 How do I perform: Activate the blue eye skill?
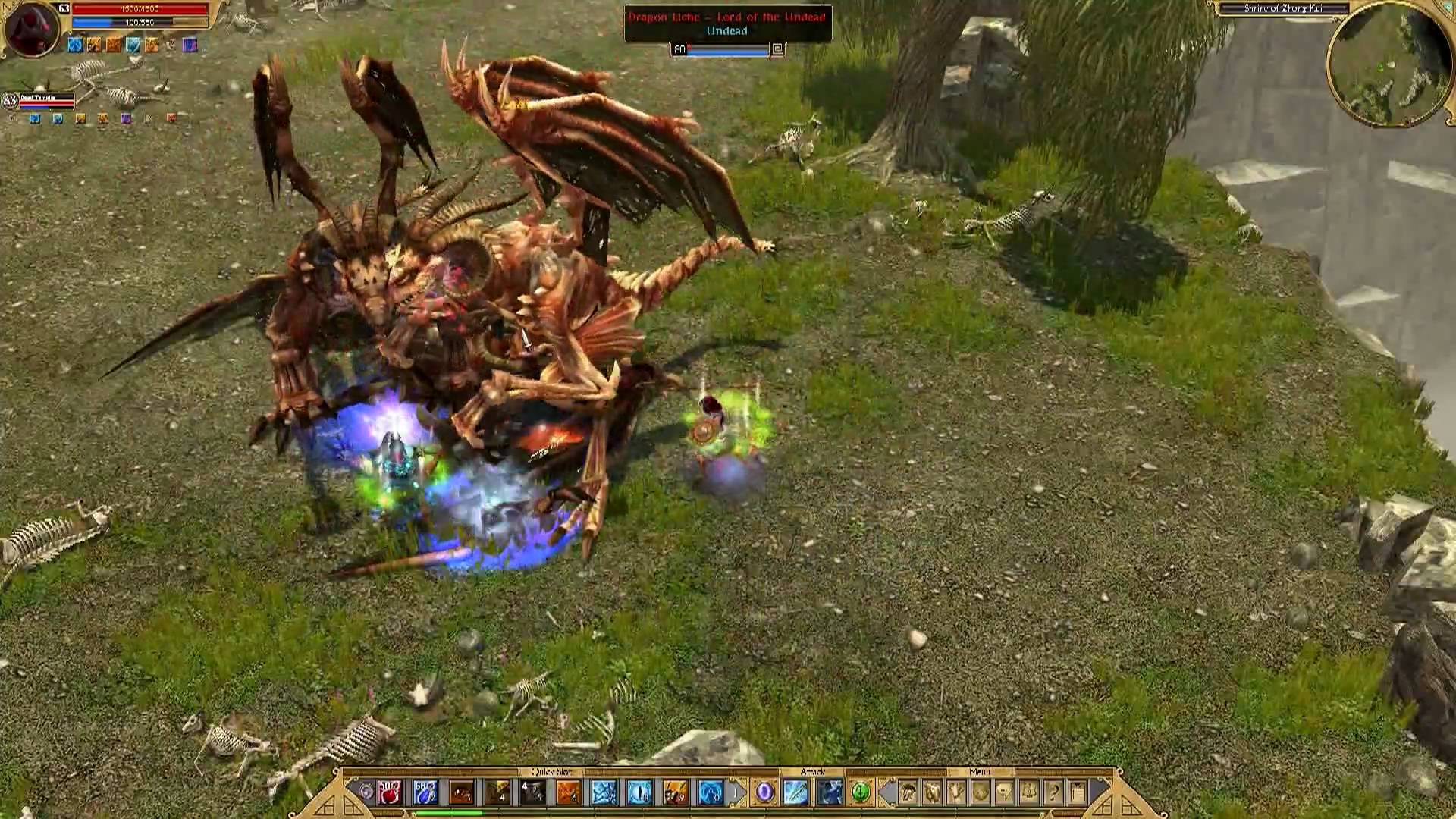point(639,792)
